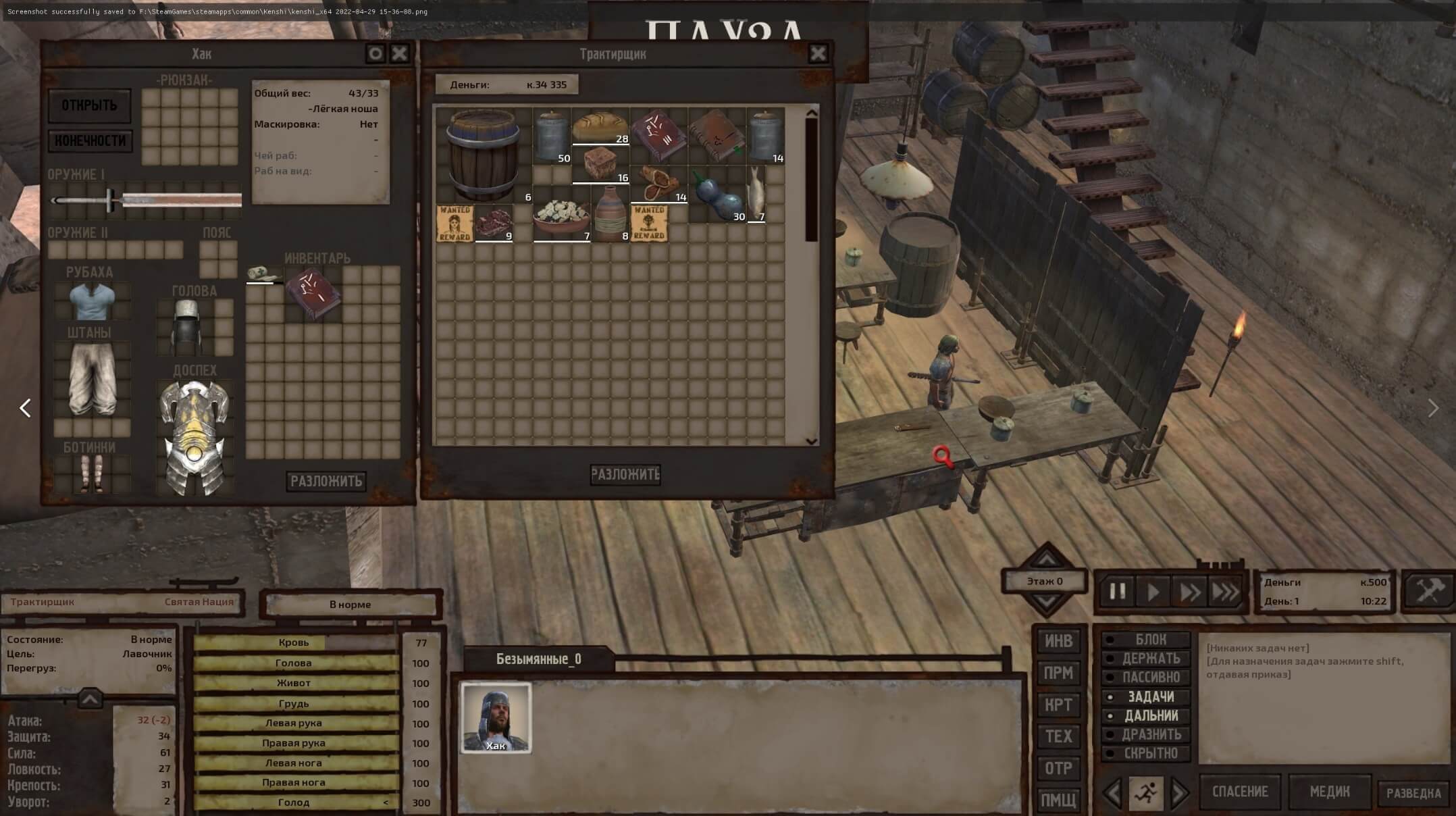Close the Трактирщик shop window
This screenshot has height=816, width=1456.
tap(818, 53)
